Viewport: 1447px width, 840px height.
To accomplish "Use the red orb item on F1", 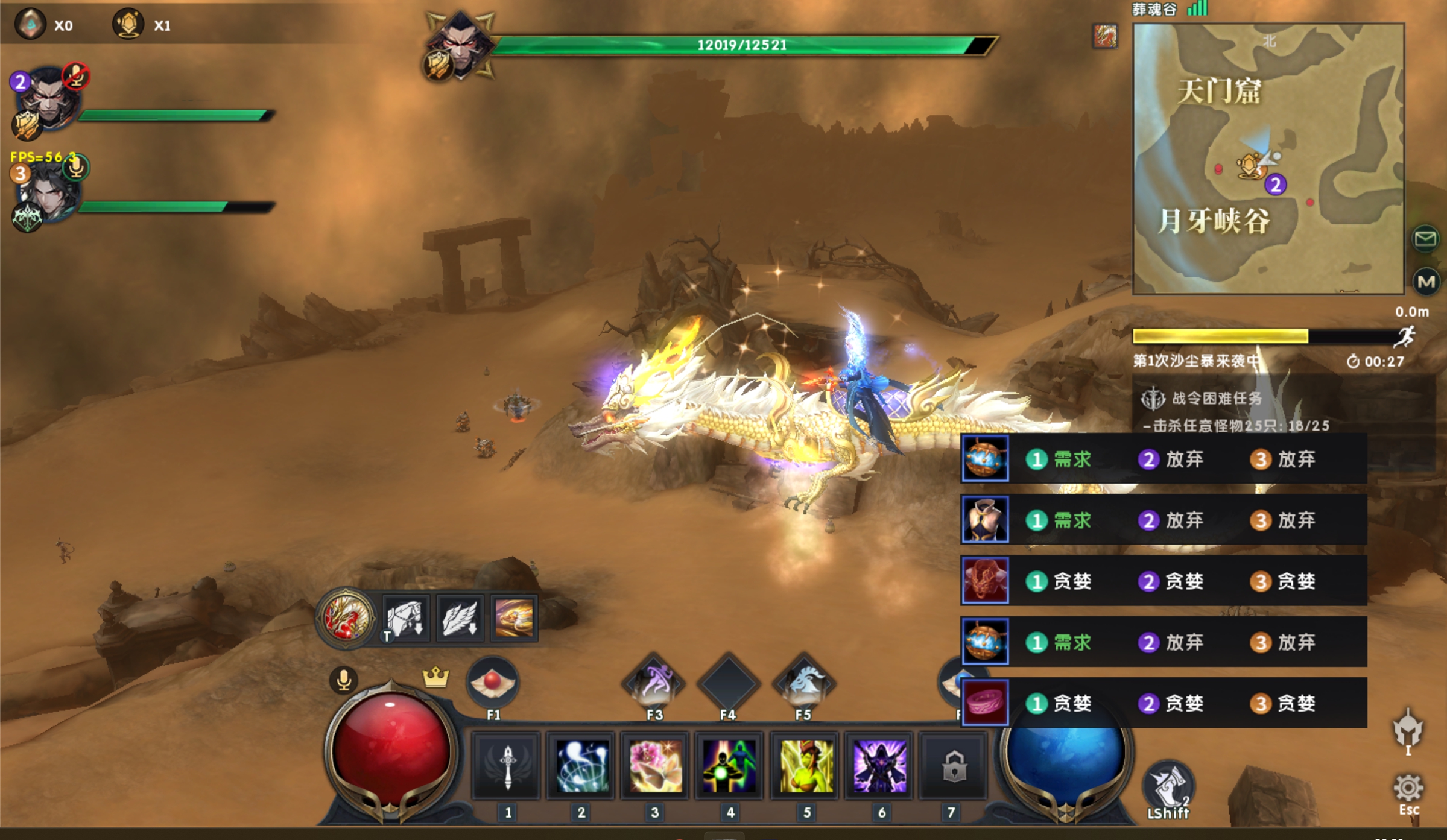I will (x=493, y=683).
